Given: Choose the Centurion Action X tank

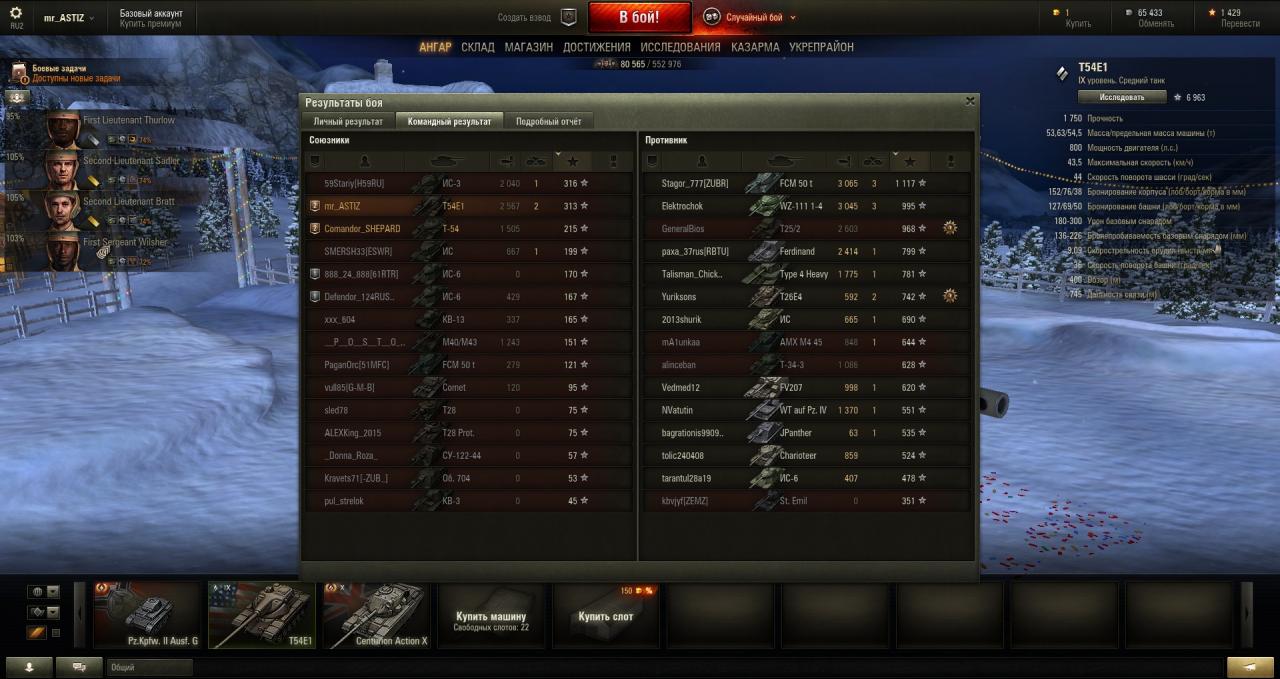Looking at the screenshot, I should click(376, 615).
